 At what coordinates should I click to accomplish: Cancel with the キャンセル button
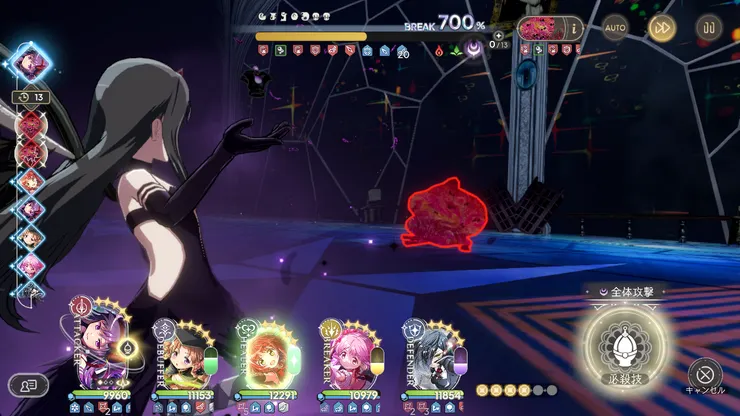tap(704, 375)
